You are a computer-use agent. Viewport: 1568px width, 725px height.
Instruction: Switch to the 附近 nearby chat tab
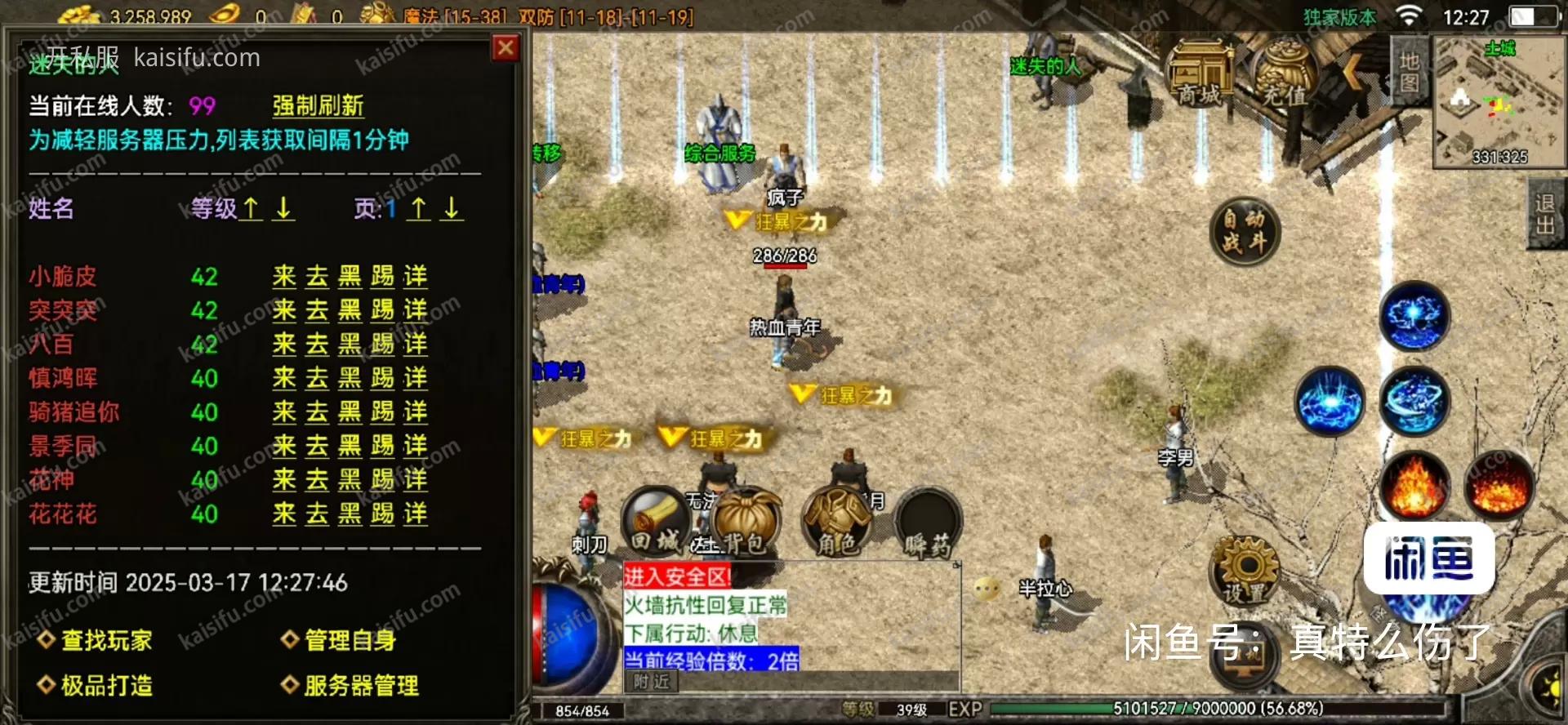click(x=651, y=682)
